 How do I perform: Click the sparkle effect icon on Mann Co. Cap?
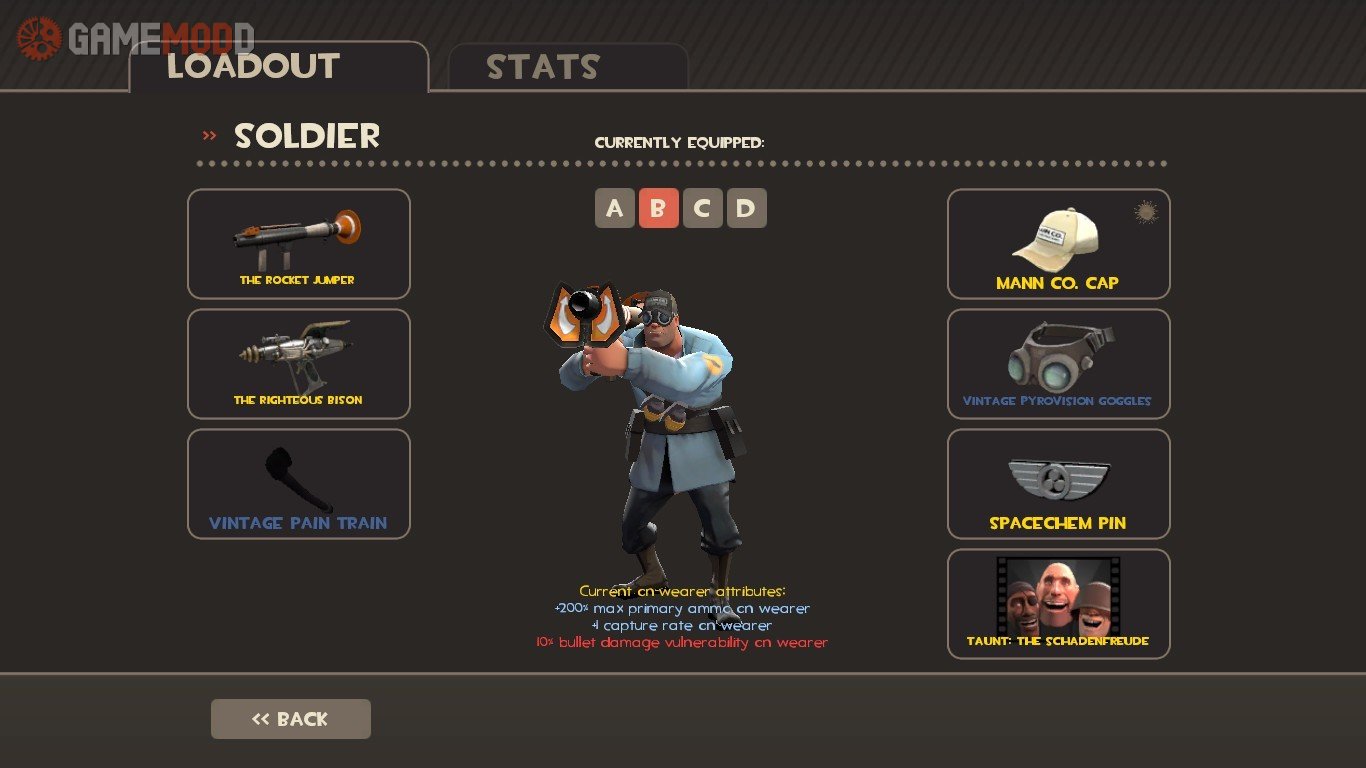[1146, 211]
